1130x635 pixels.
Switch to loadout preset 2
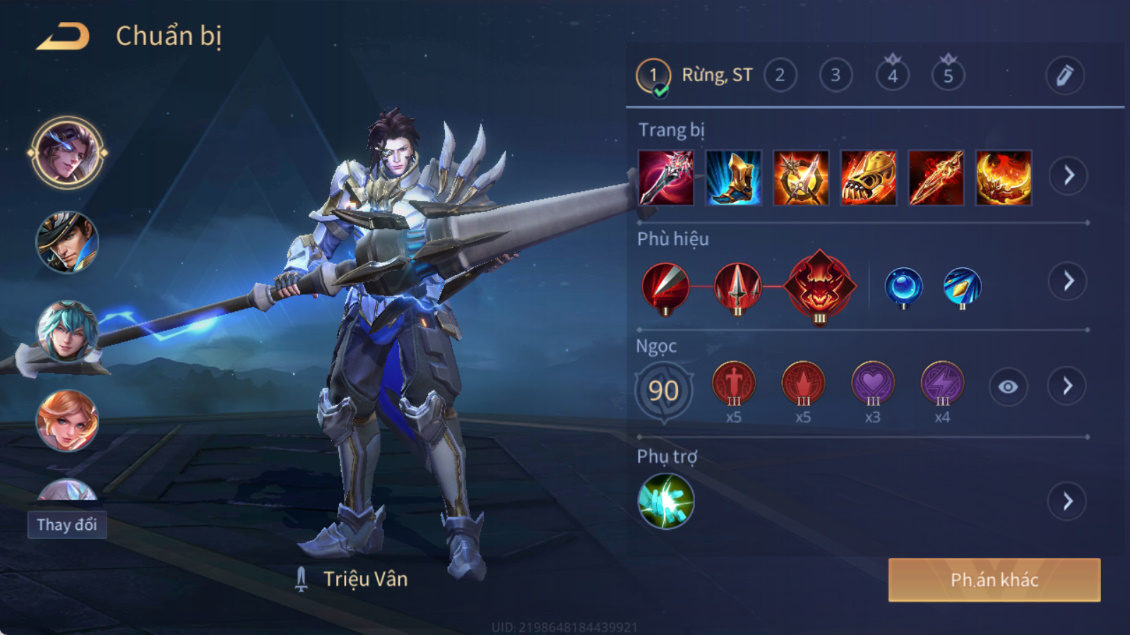point(780,75)
